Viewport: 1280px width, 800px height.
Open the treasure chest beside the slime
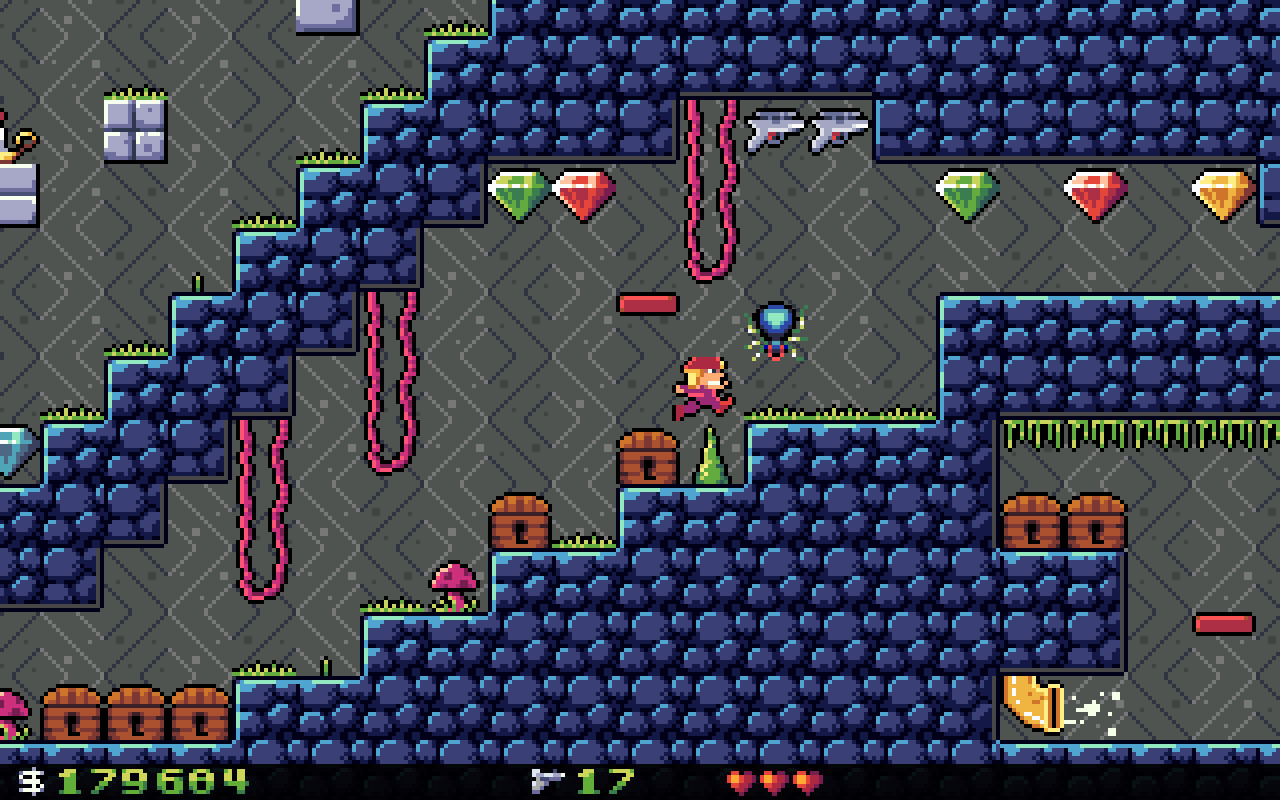(x=650, y=460)
